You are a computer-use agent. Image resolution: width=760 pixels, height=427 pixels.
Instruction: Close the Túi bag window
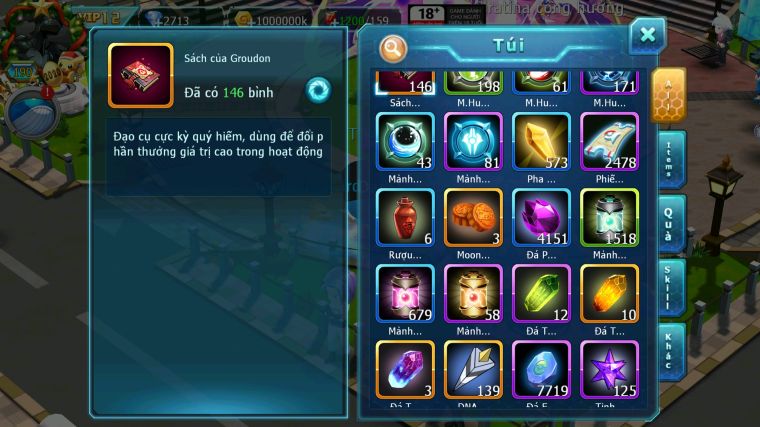click(647, 36)
